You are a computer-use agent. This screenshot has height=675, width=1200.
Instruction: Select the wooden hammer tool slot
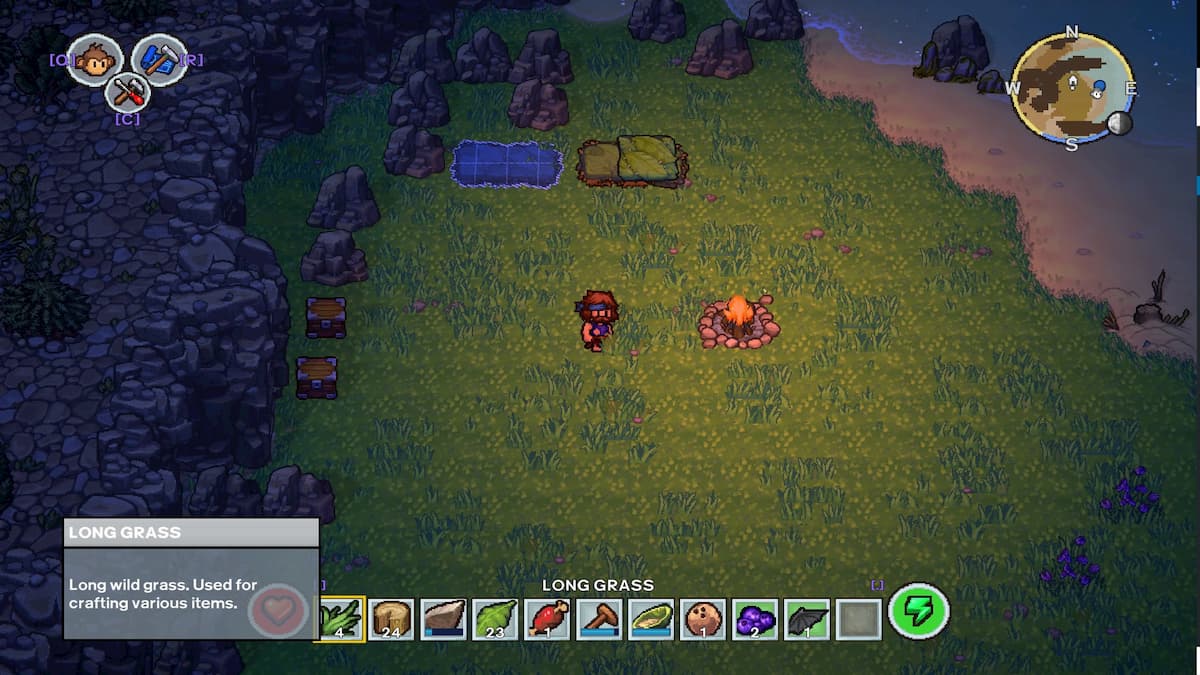600,619
